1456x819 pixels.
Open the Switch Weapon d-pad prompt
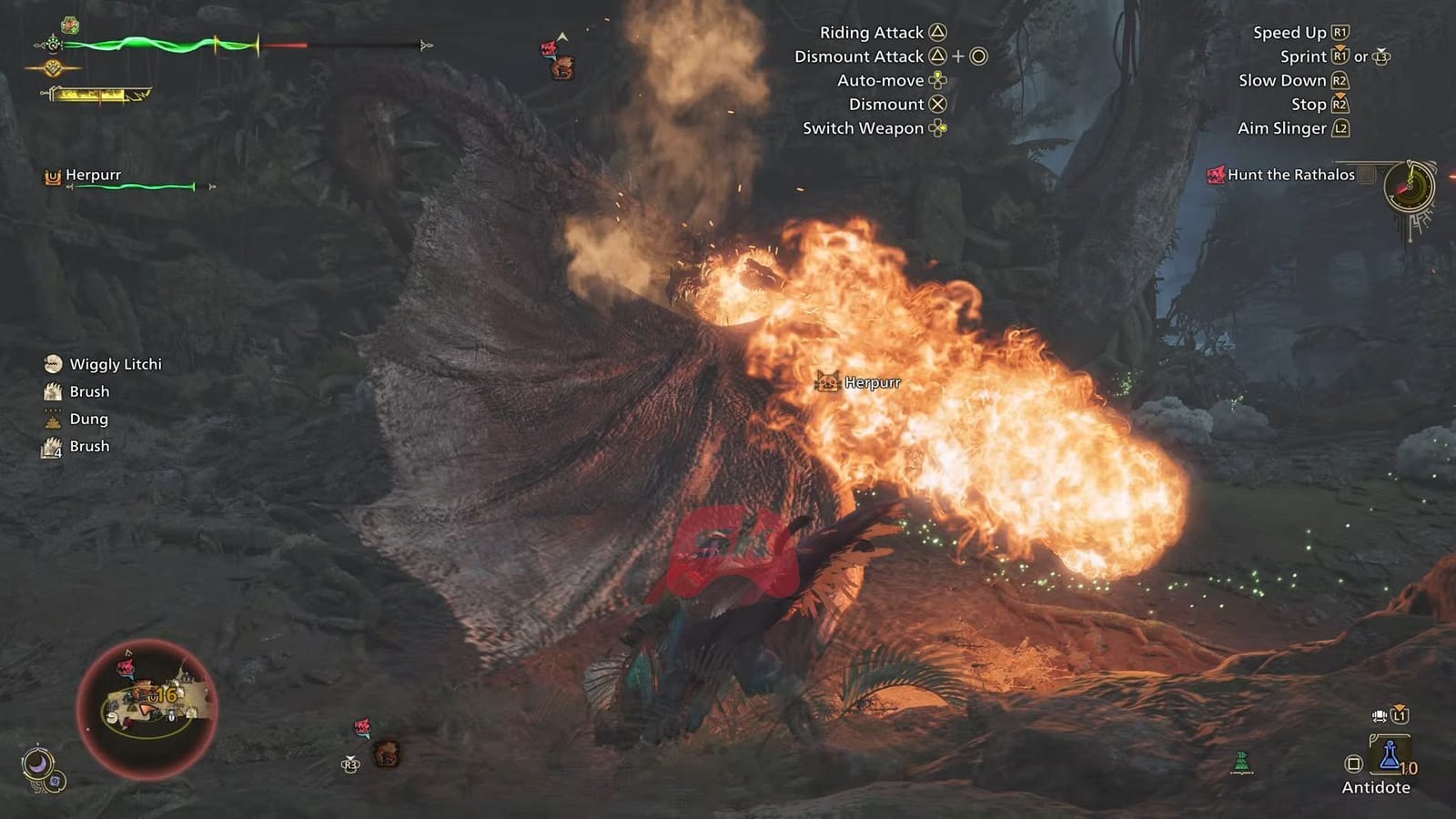point(936,128)
